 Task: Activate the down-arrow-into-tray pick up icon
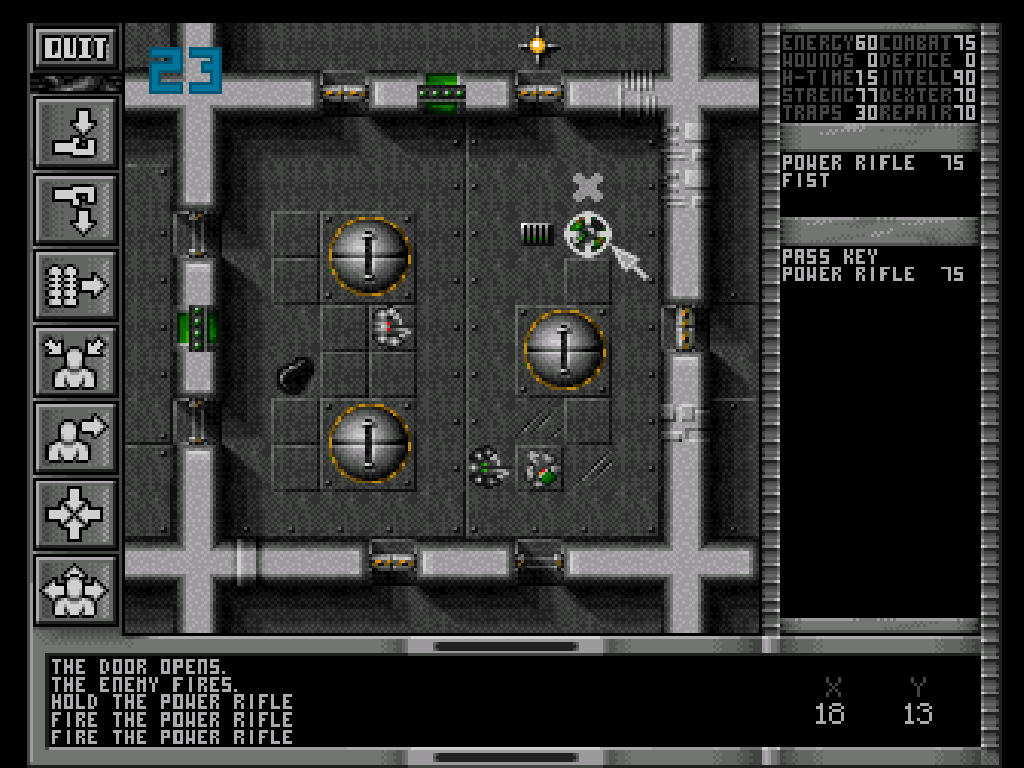click(x=76, y=132)
